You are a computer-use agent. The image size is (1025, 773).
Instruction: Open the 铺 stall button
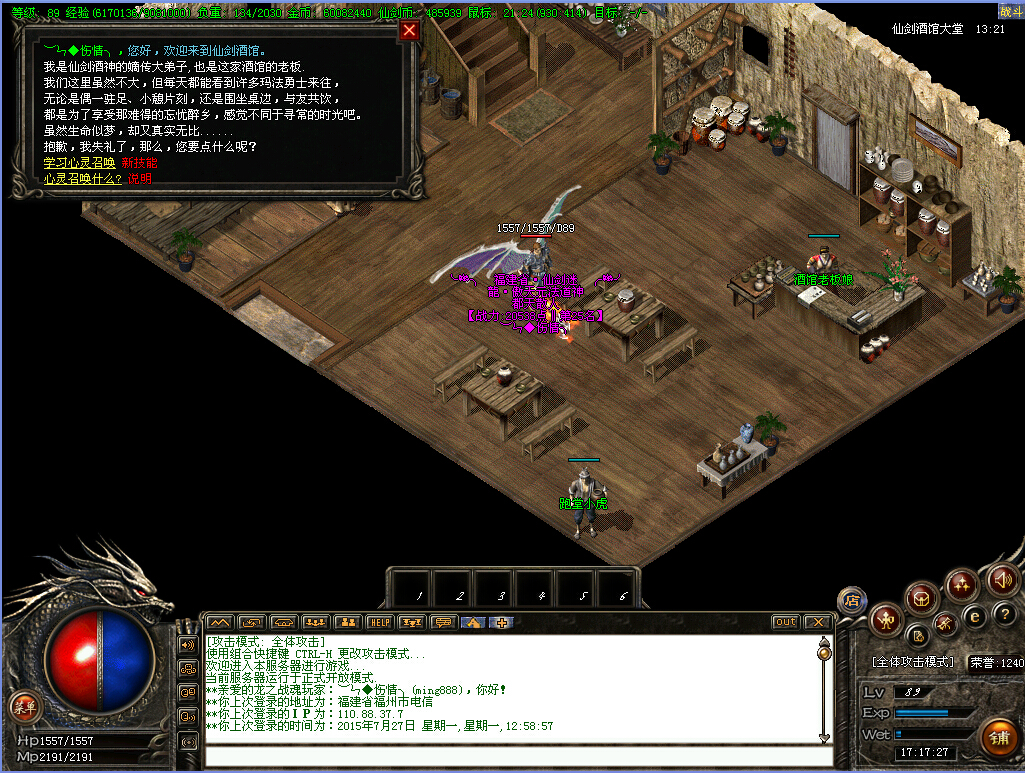click(x=997, y=739)
